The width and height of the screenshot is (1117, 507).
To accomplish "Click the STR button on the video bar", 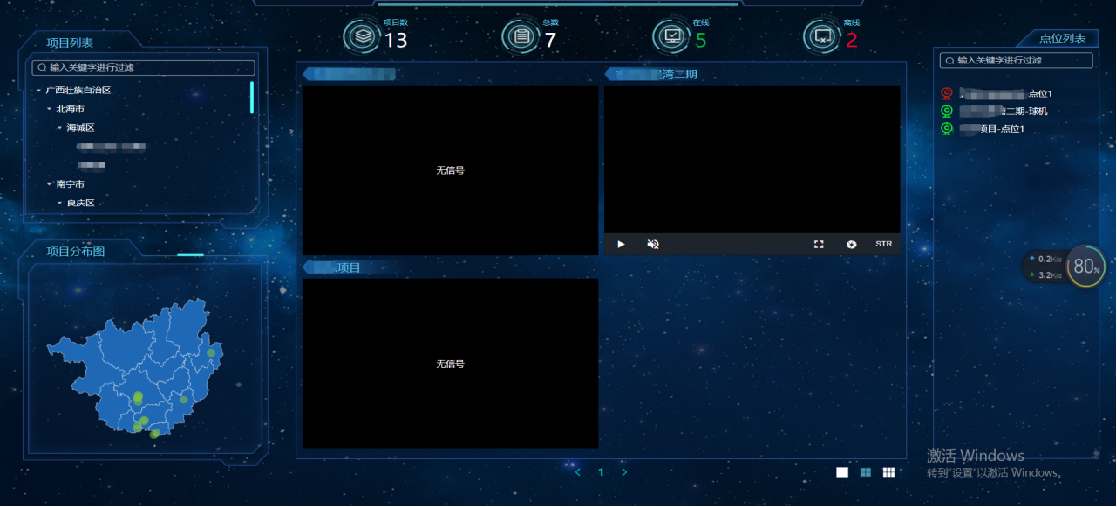I will tap(883, 244).
